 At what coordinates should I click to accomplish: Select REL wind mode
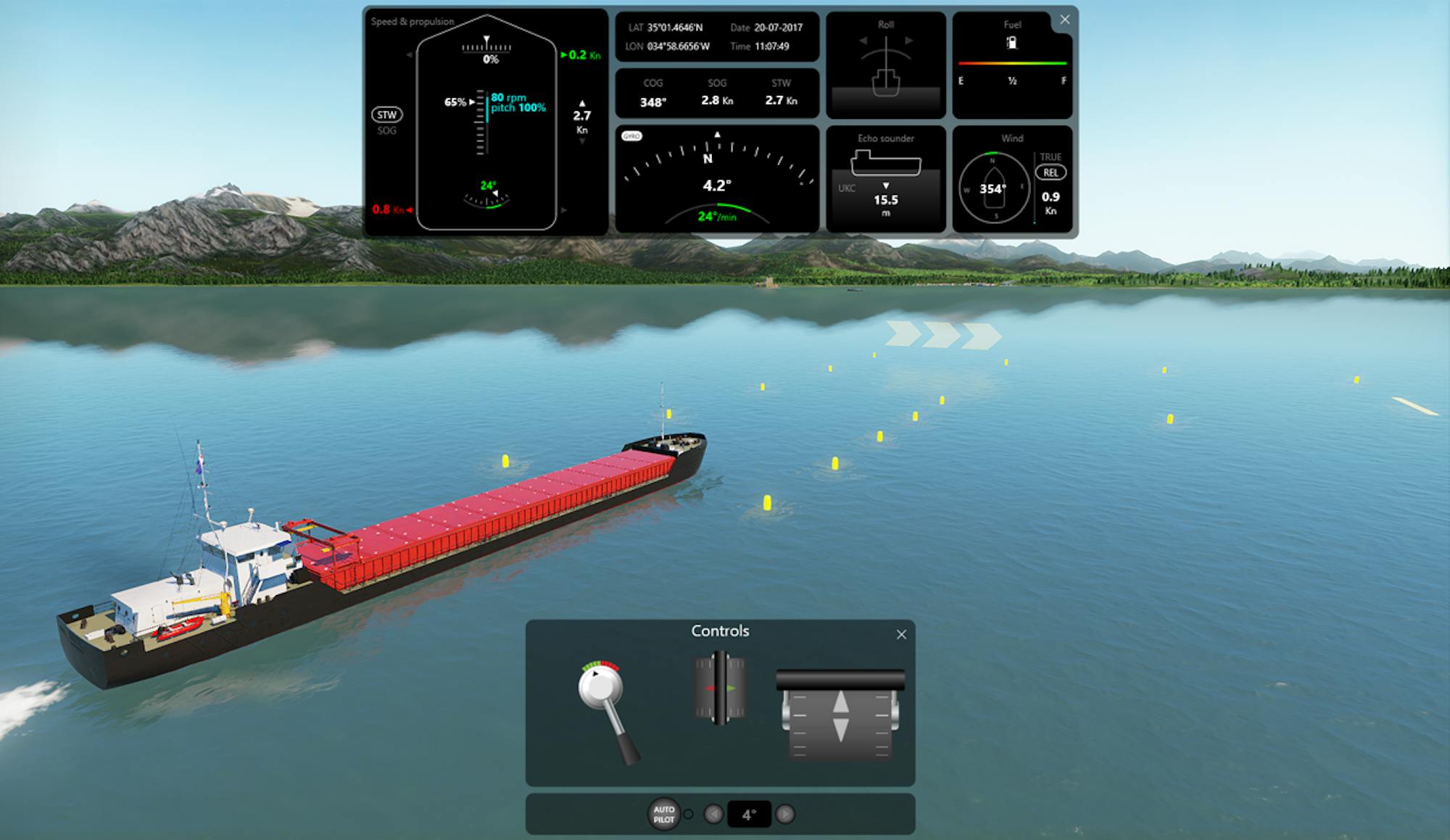pyautogui.click(x=1050, y=172)
